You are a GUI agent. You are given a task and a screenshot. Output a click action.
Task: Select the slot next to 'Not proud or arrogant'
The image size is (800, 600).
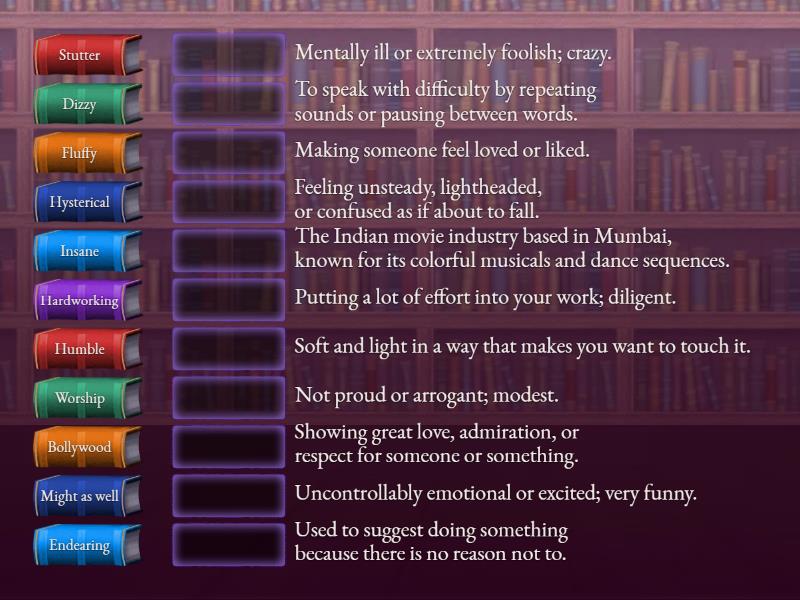click(229, 397)
